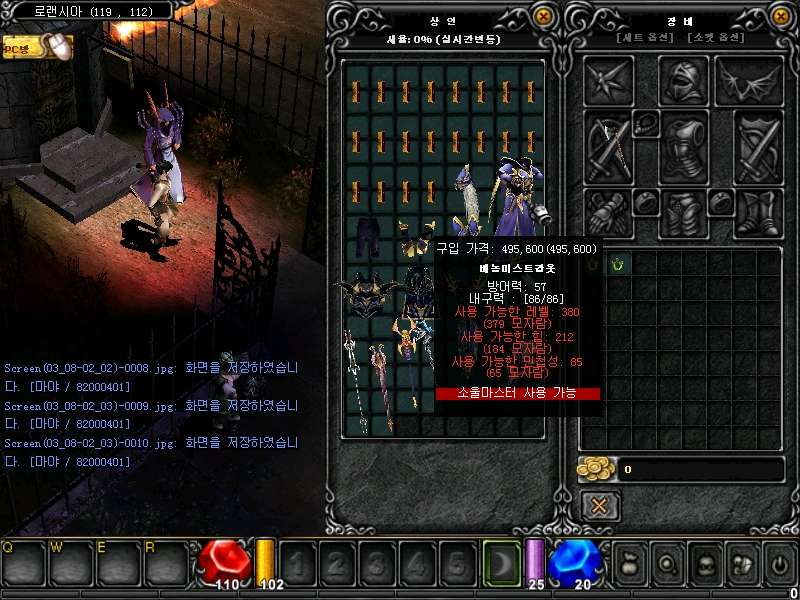Click the crescent moon skill slot
The image size is (800, 600).
click(502, 561)
